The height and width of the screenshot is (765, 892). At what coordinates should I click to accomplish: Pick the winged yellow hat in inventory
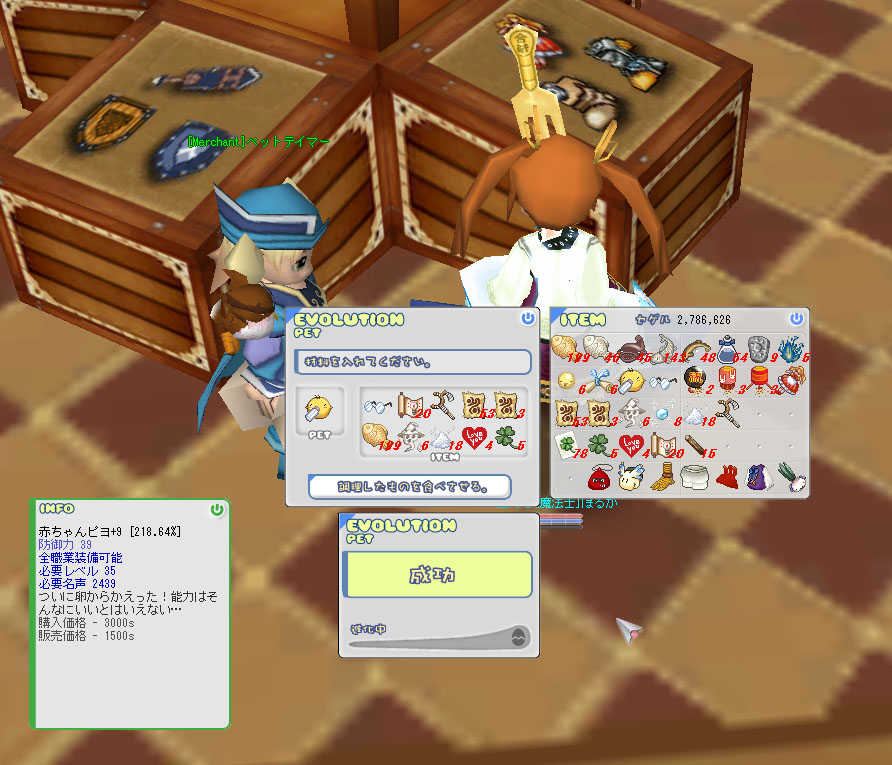tap(630, 477)
